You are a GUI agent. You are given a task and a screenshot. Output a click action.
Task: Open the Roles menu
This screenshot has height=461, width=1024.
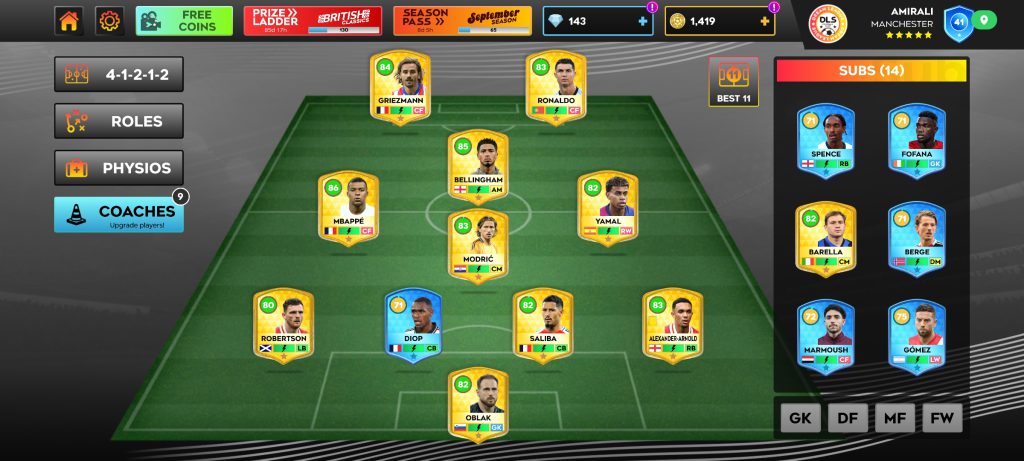(x=119, y=121)
